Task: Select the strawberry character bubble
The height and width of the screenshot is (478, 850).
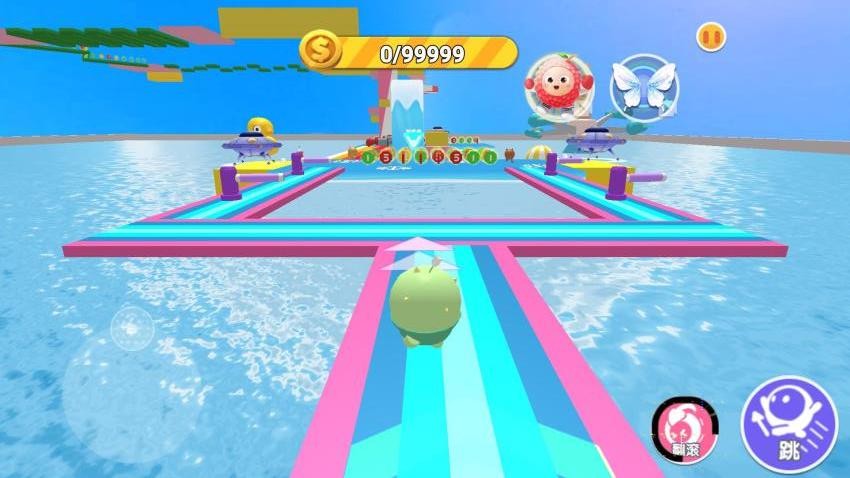Action: (x=557, y=86)
